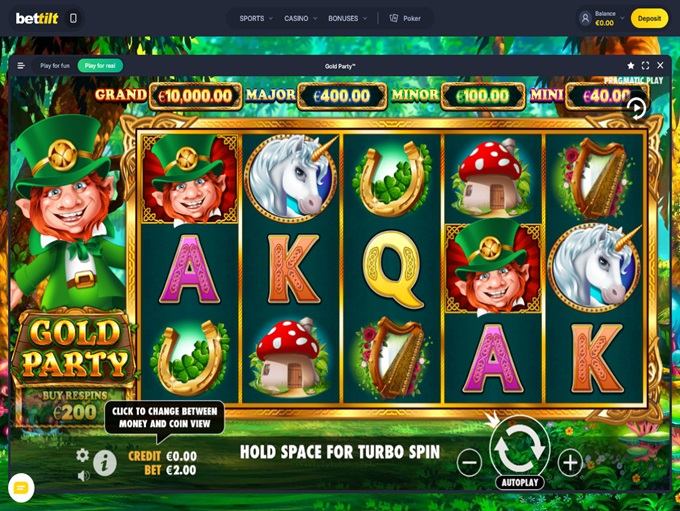Add Gold Party to favorites with star
The height and width of the screenshot is (511, 680).
(x=630, y=66)
